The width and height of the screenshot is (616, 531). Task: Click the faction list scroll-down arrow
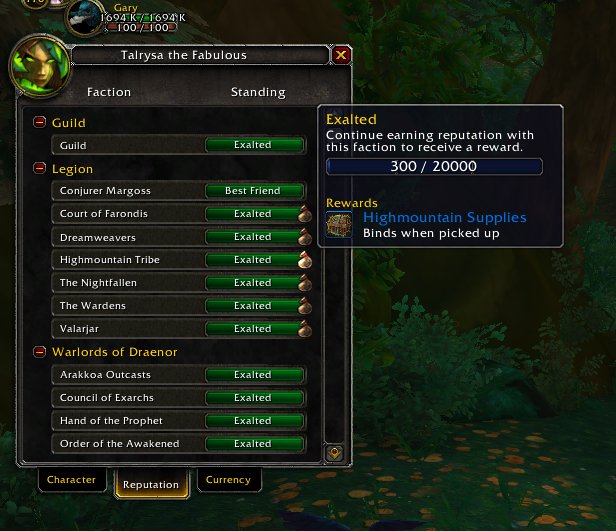(x=335, y=452)
